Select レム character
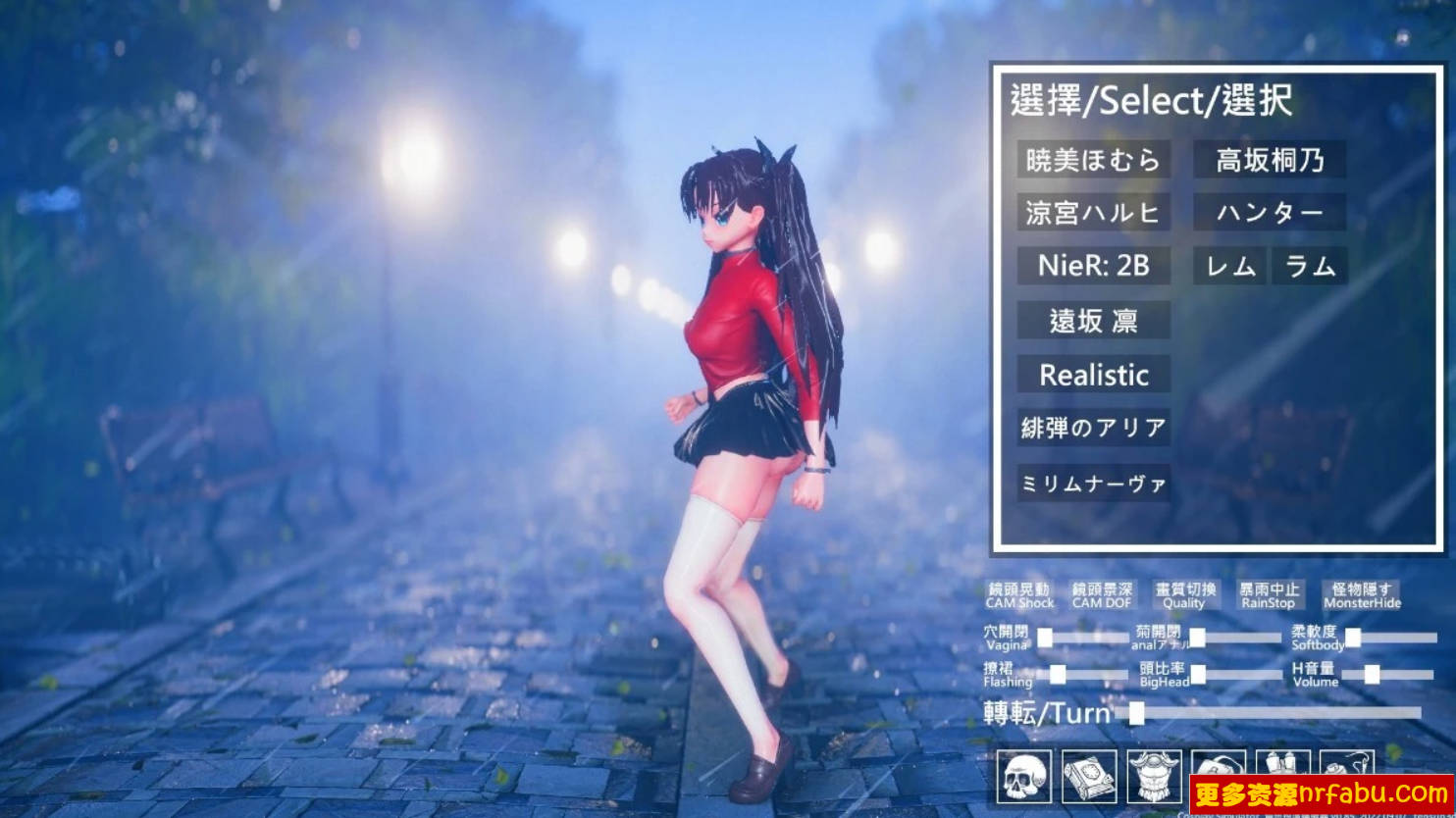The width and height of the screenshot is (1456, 818). click(x=1231, y=266)
